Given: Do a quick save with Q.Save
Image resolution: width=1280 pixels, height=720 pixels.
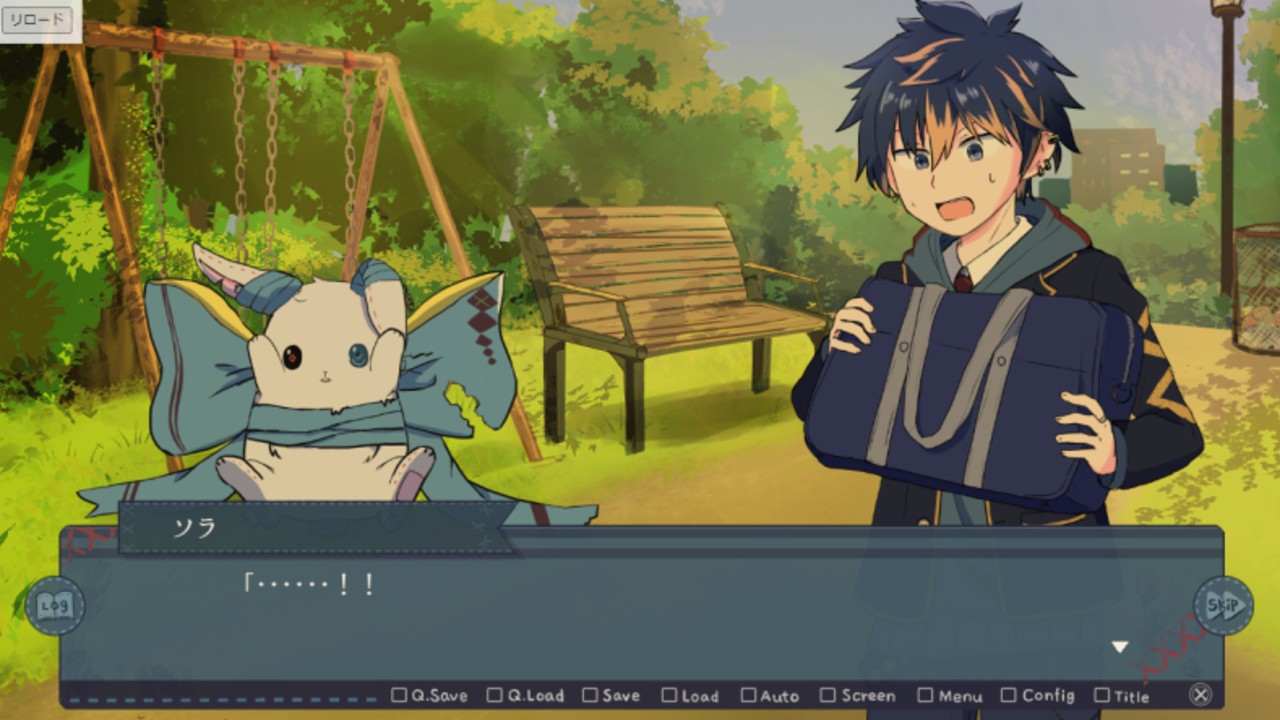Looking at the screenshot, I should [x=429, y=695].
